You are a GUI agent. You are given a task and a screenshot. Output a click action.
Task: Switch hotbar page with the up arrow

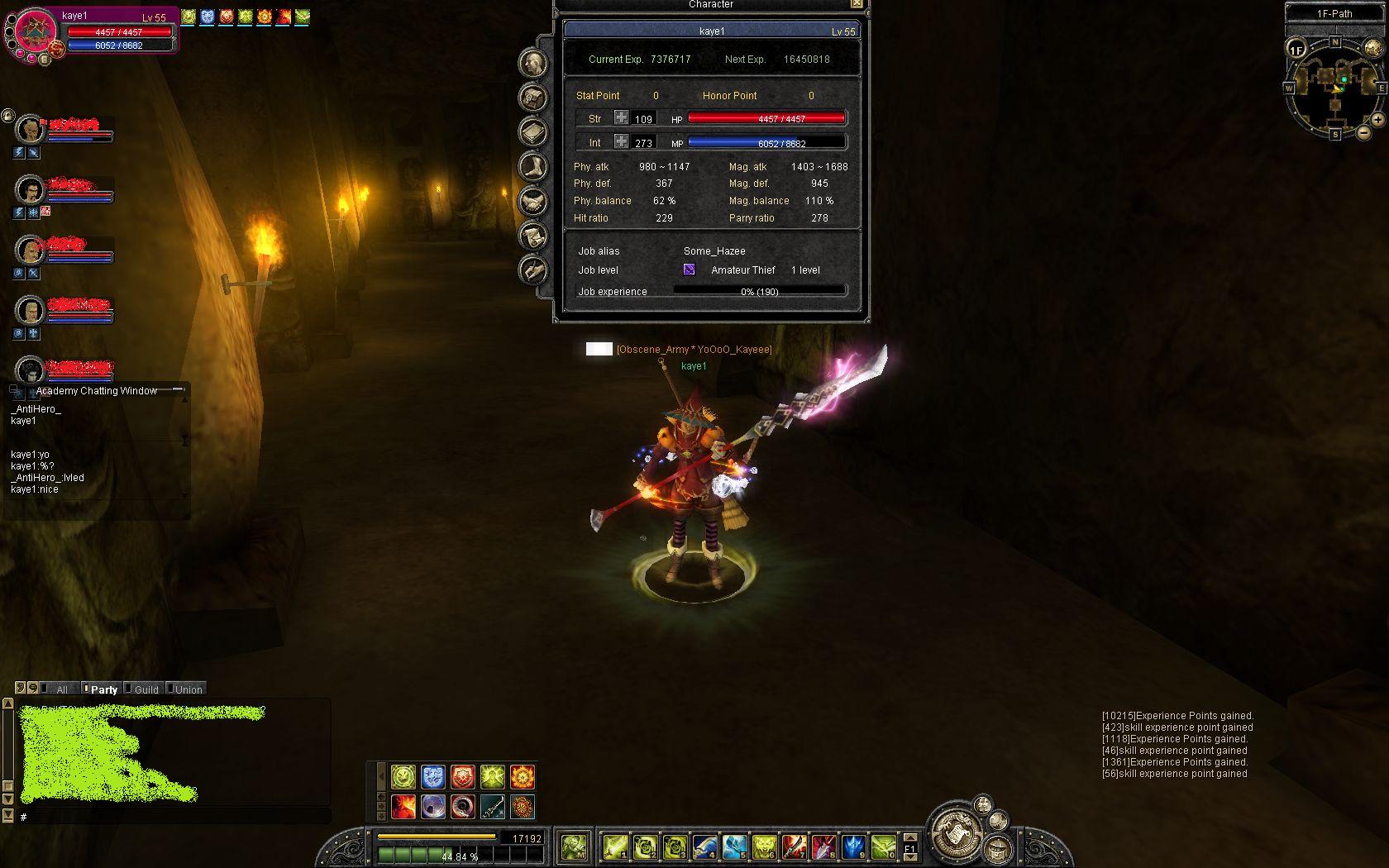click(910, 837)
